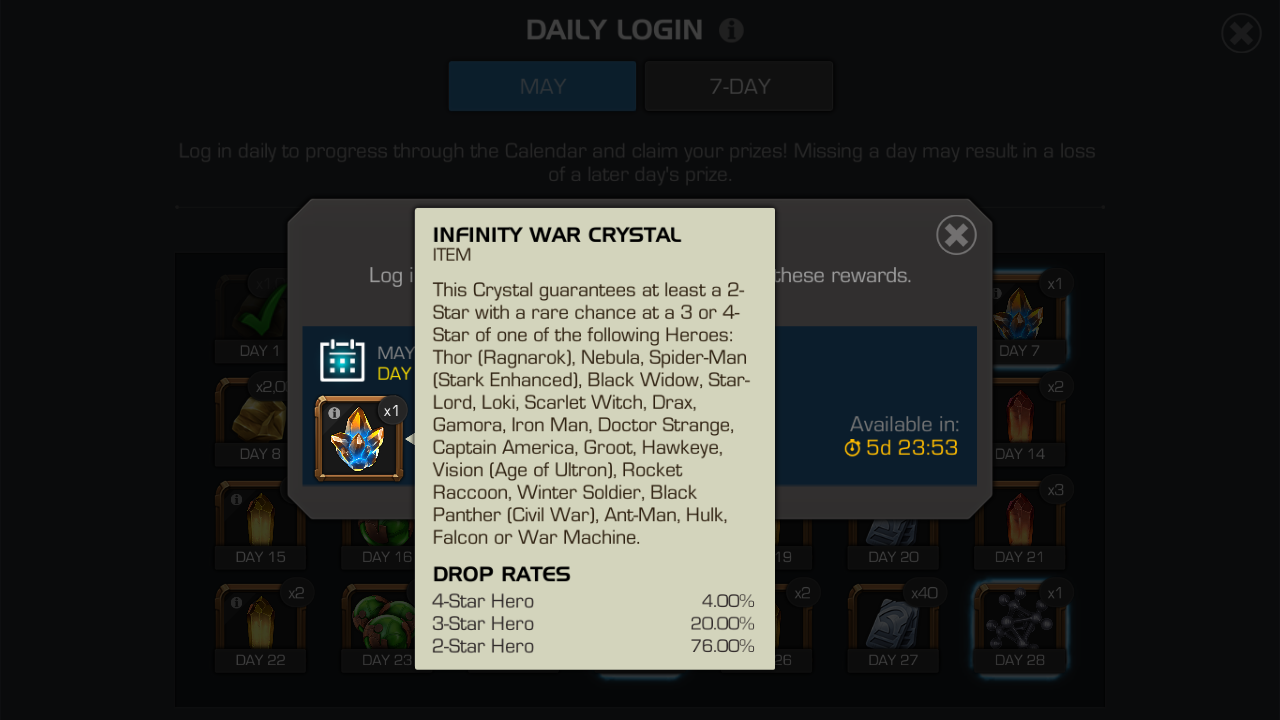This screenshot has height=720, width=1280.
Task: Click the Day 7 Infinity War Crystal reward
Action: tap(1019, 316)
